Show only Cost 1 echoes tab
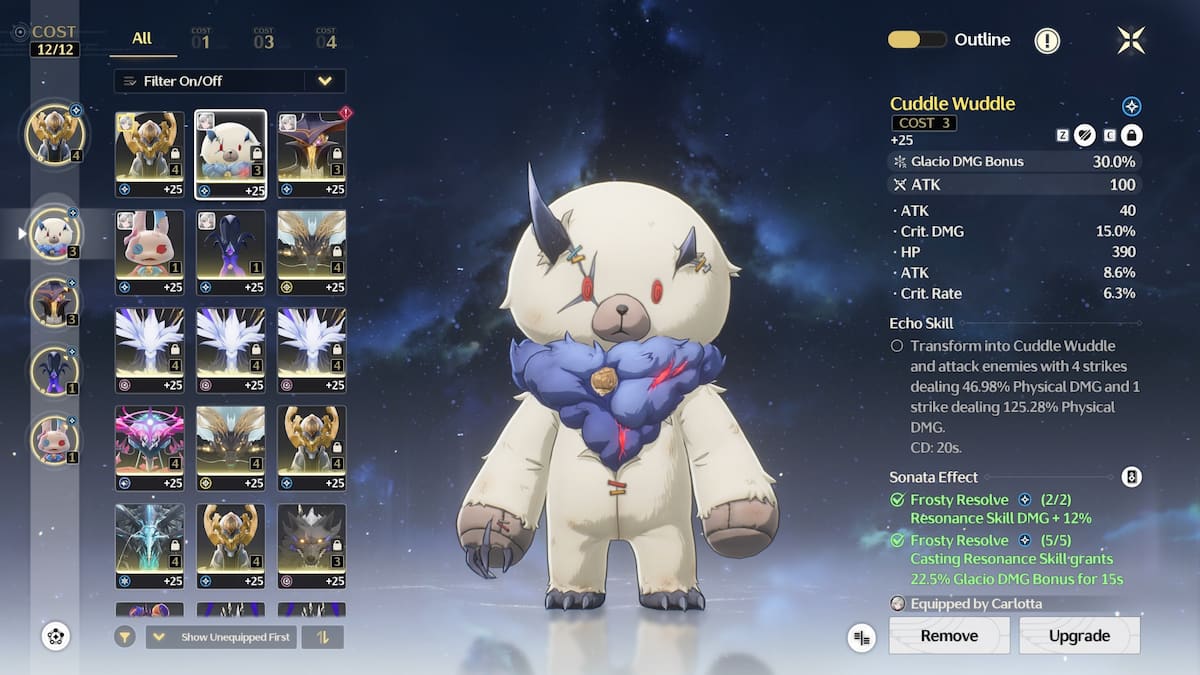Screen dimensions: 1200x675 click(201, 39)
